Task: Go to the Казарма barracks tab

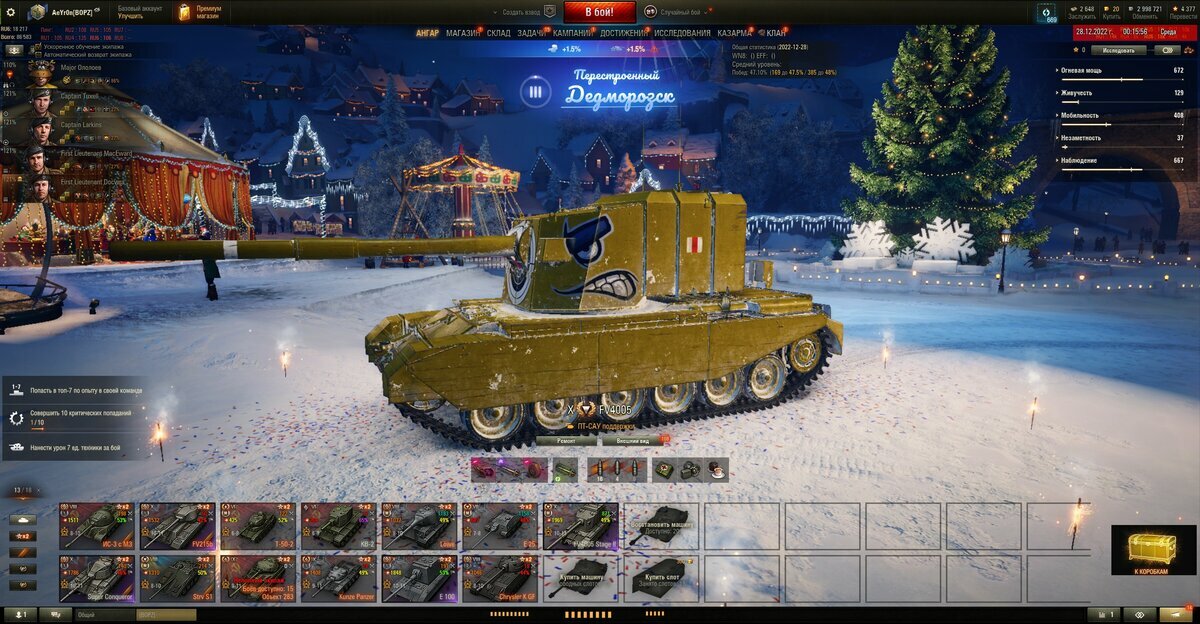Action: pyautogui.click(x=735, y=33)
